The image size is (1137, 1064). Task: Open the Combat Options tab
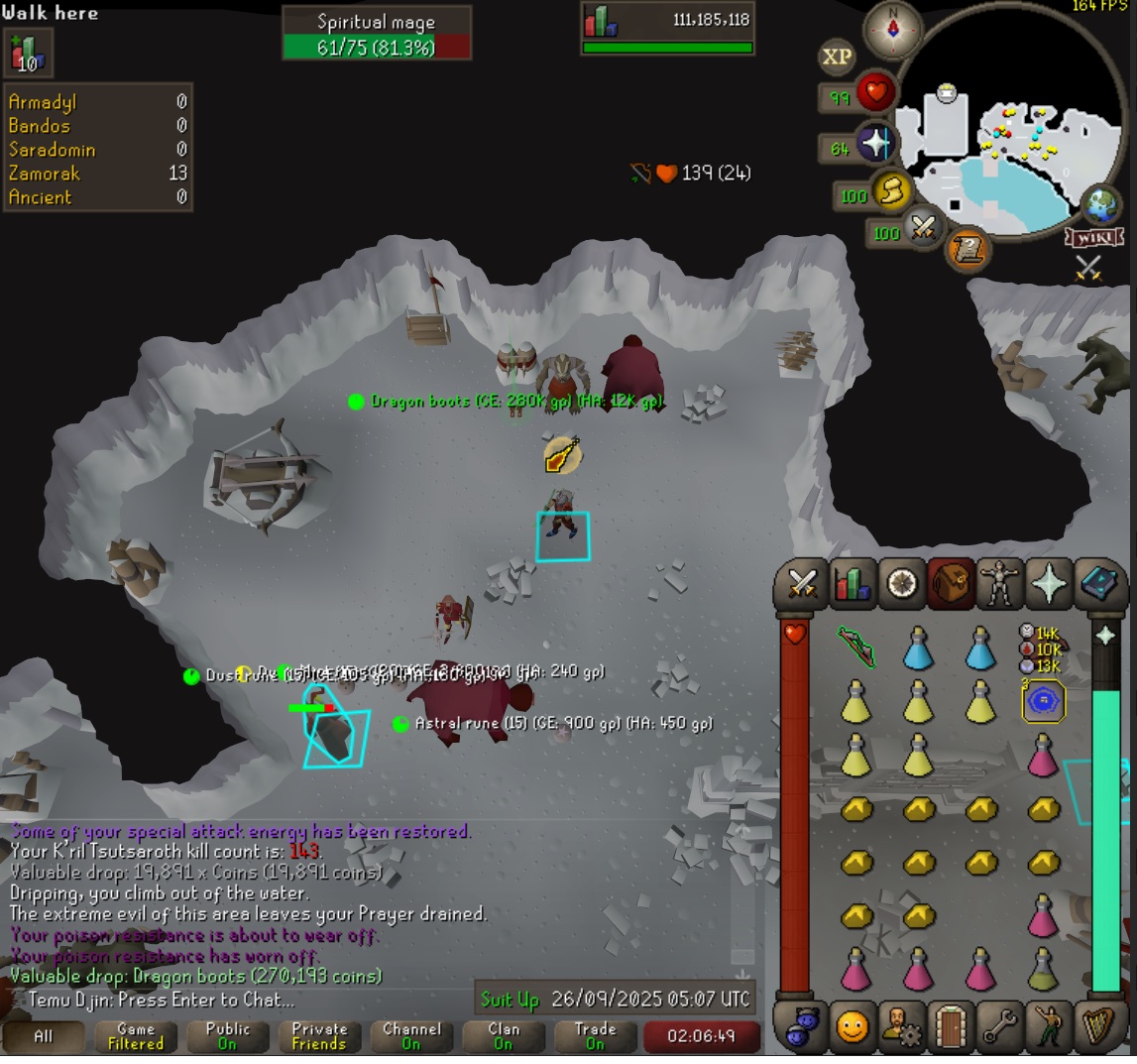coord(801,584)
